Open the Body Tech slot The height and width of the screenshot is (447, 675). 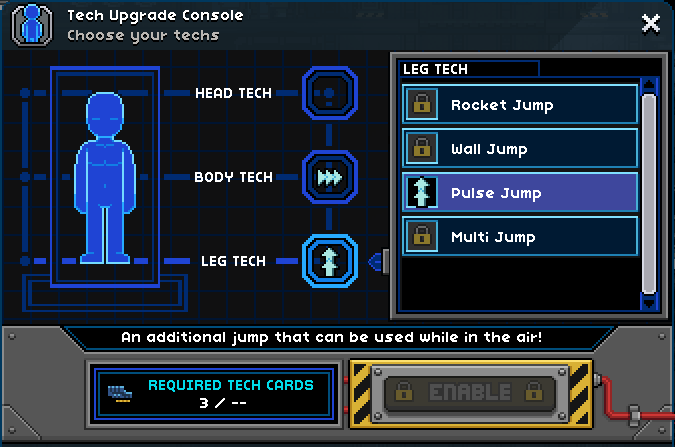(329, 177)
